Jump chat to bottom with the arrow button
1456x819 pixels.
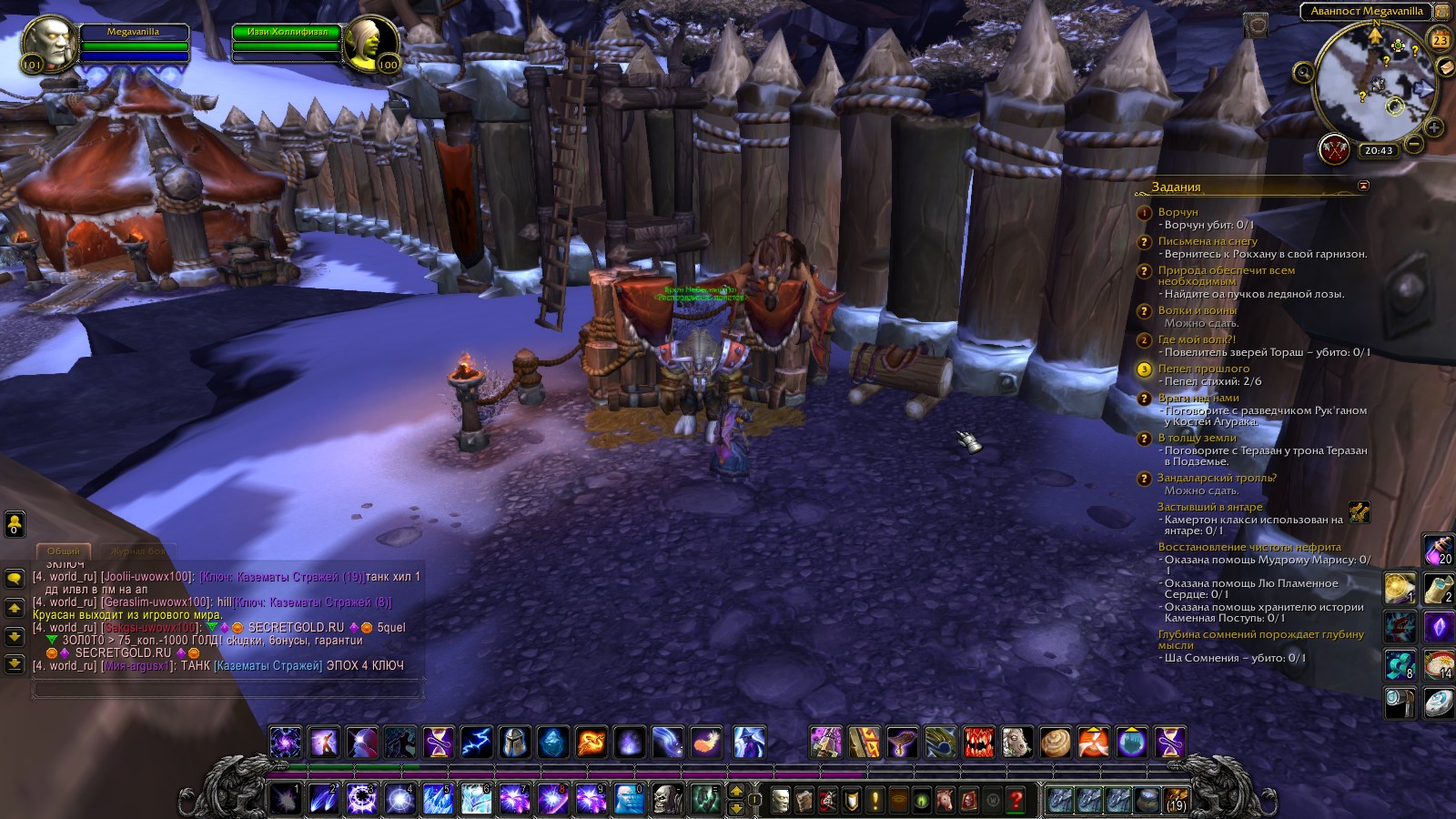(x=15, y=664)
